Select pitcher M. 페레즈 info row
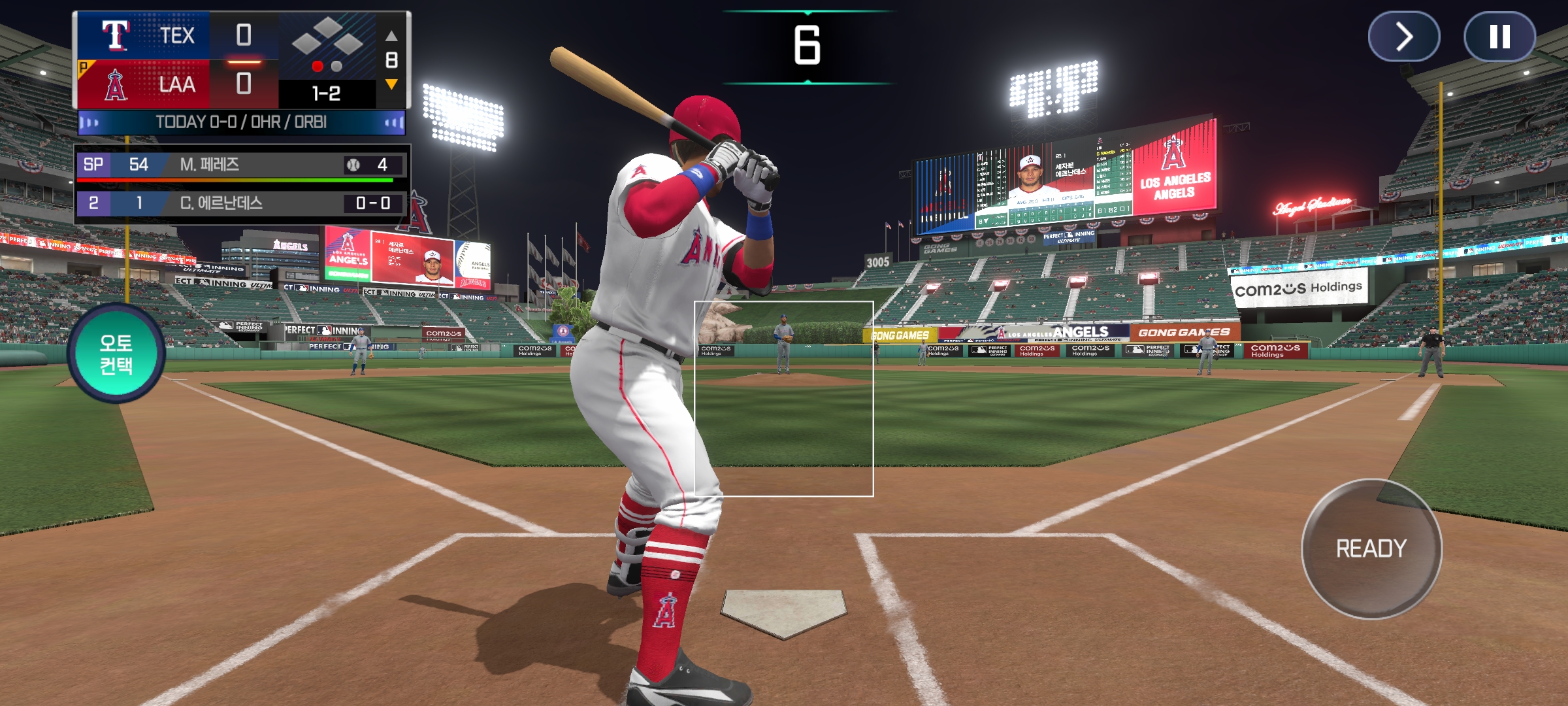The height and width of the screenshot is (706, 1568). [x=242, y=165]
